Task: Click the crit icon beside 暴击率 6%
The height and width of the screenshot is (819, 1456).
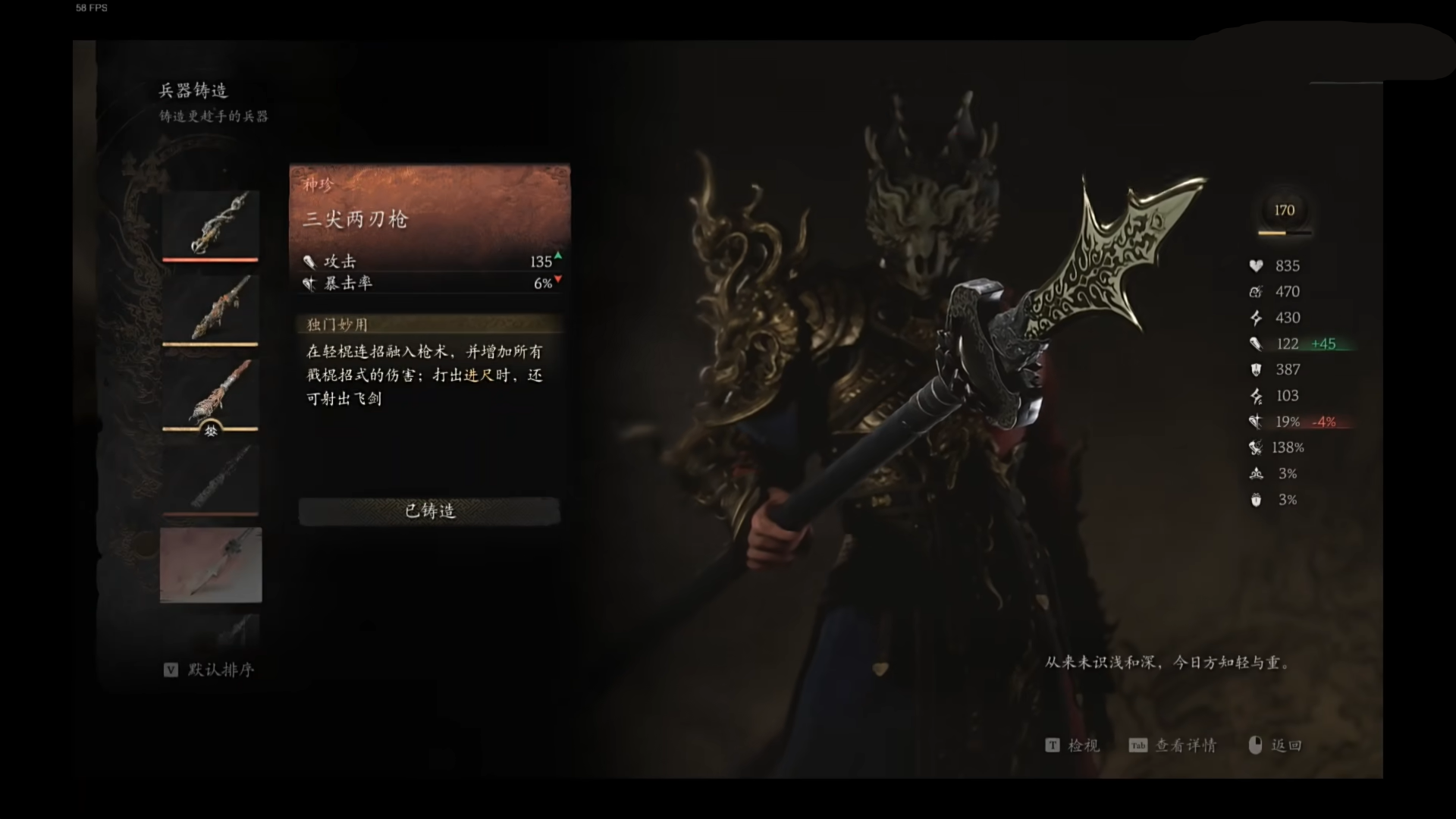Action: 309,284
